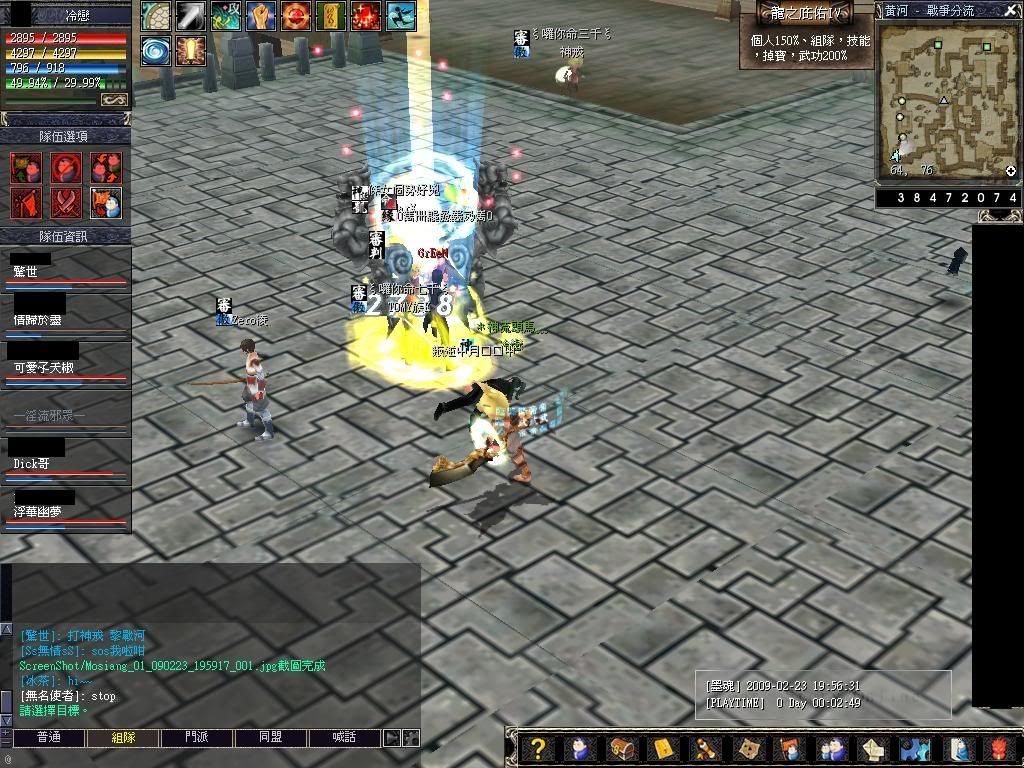Activate the golden fist skill icon
1024x768 pixels.
coord(261,16)
